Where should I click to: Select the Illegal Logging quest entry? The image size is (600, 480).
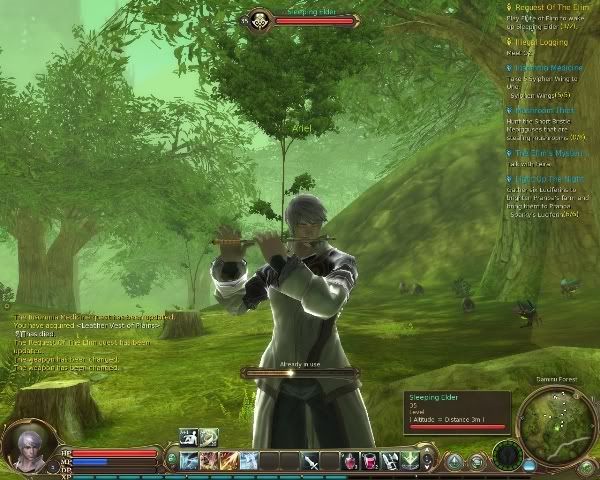click(x=543, y=42)
